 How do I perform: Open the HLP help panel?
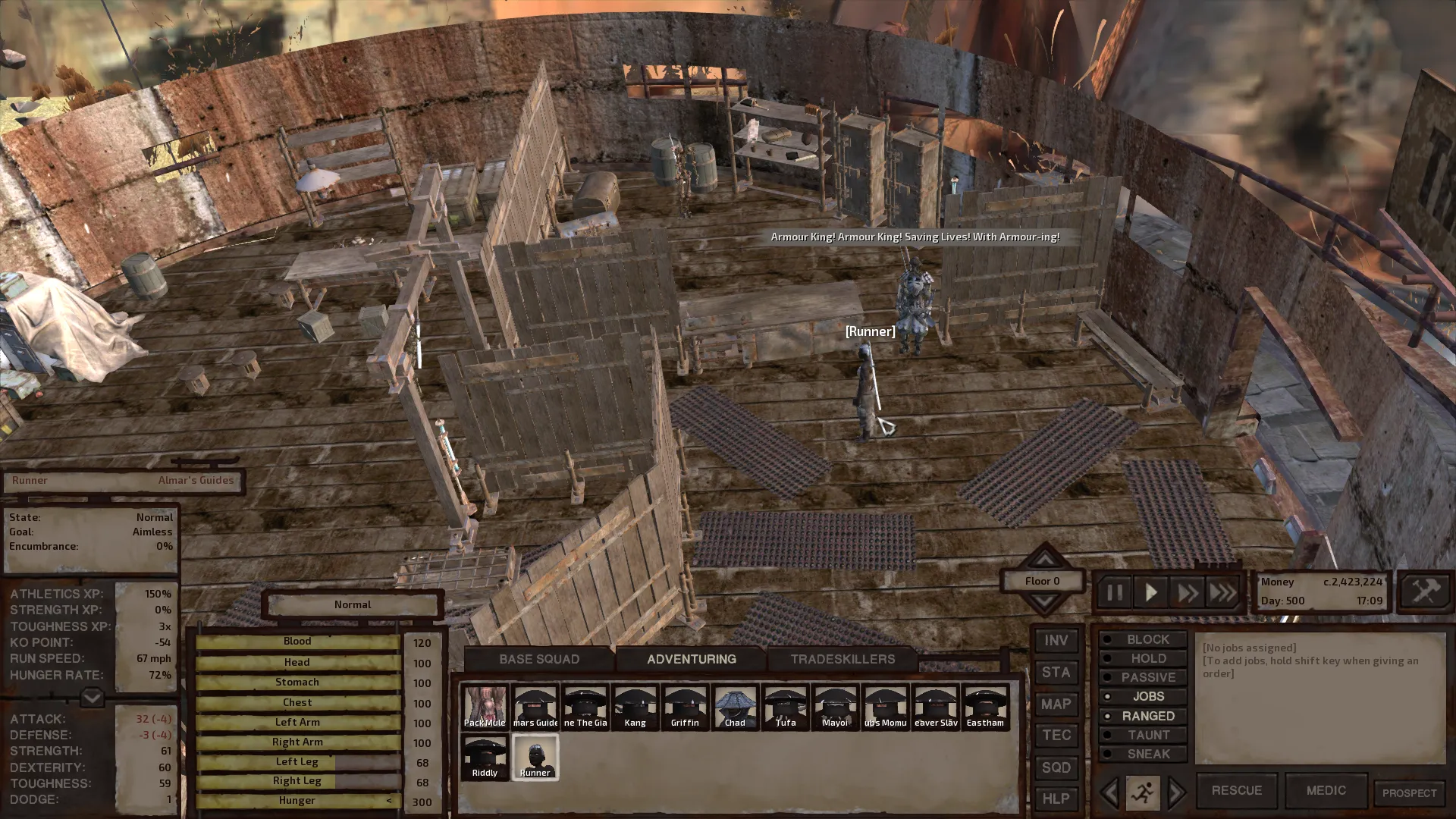click(1056, 799)
